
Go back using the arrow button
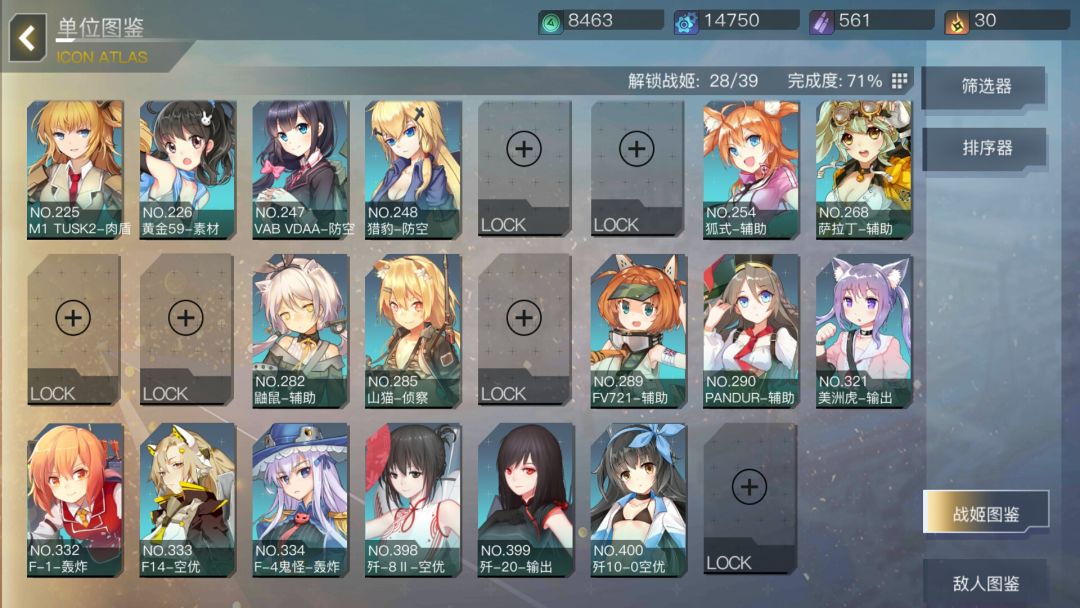(x=28, y=39)
